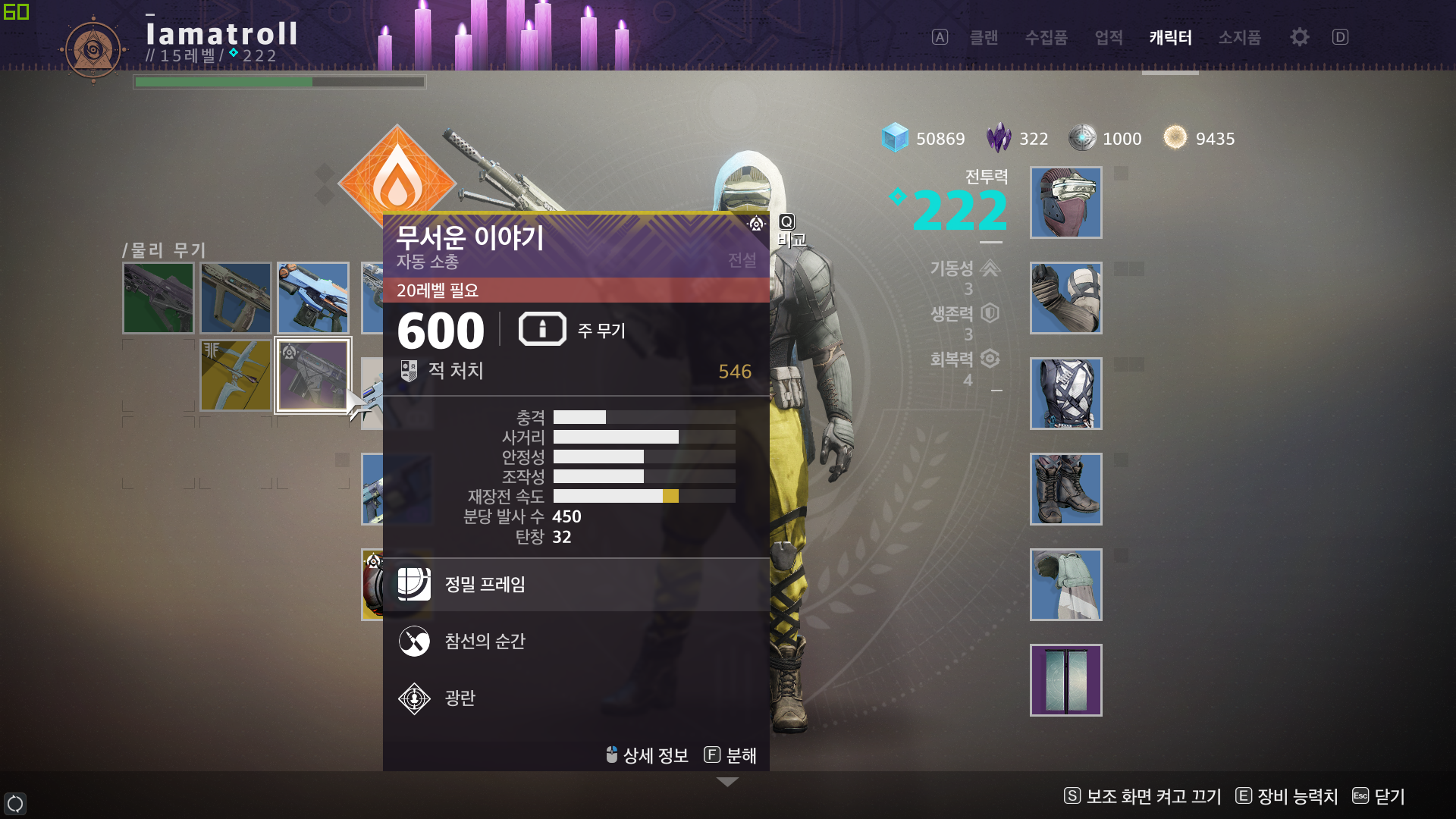
Task: Open settings via the gear icon
Action: (1299, 37)
